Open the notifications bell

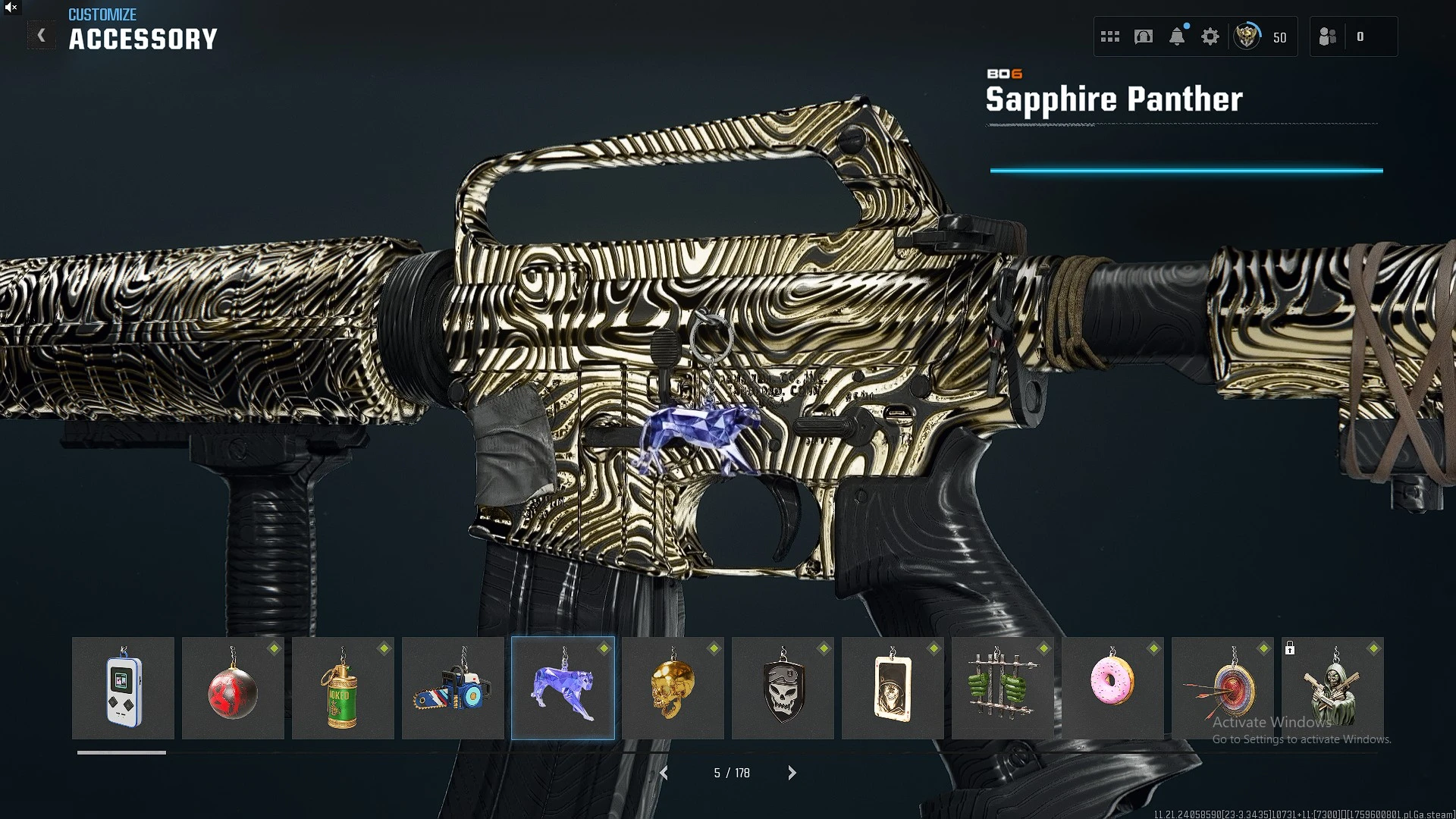click(1177, 36)
